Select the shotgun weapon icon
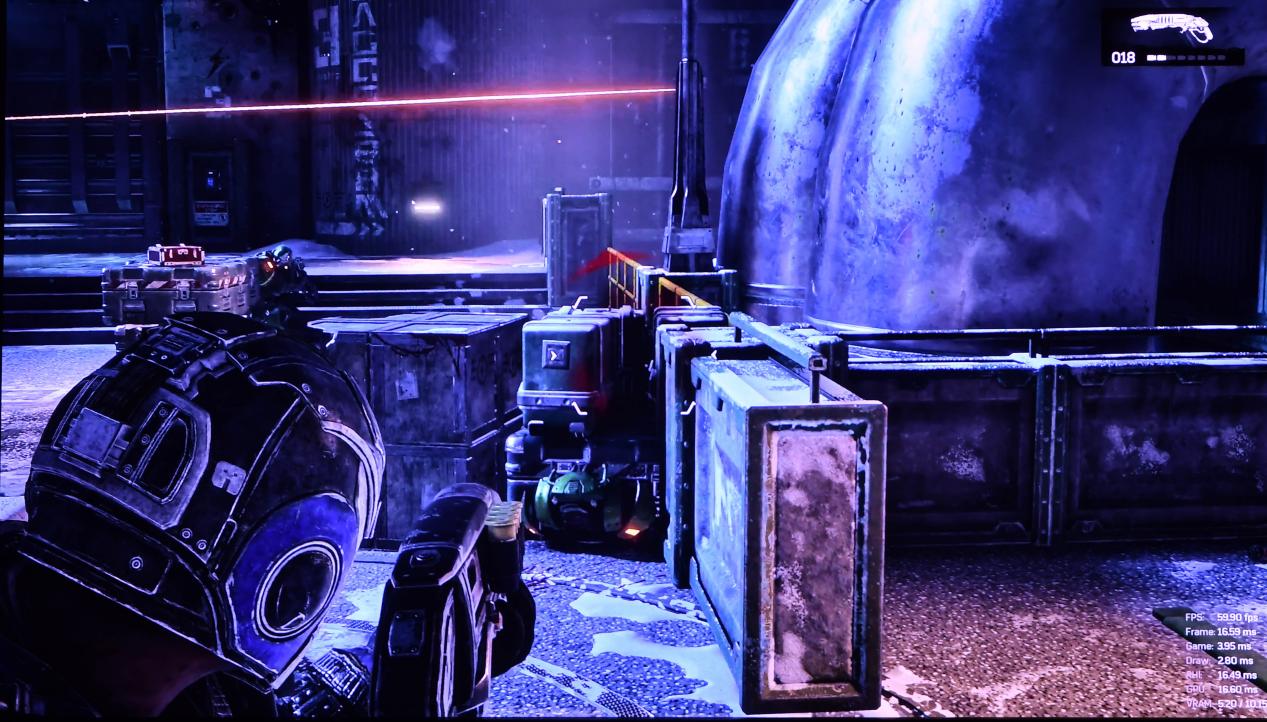This screenshot has height=722, width=1267. (x=1171, y=27)
